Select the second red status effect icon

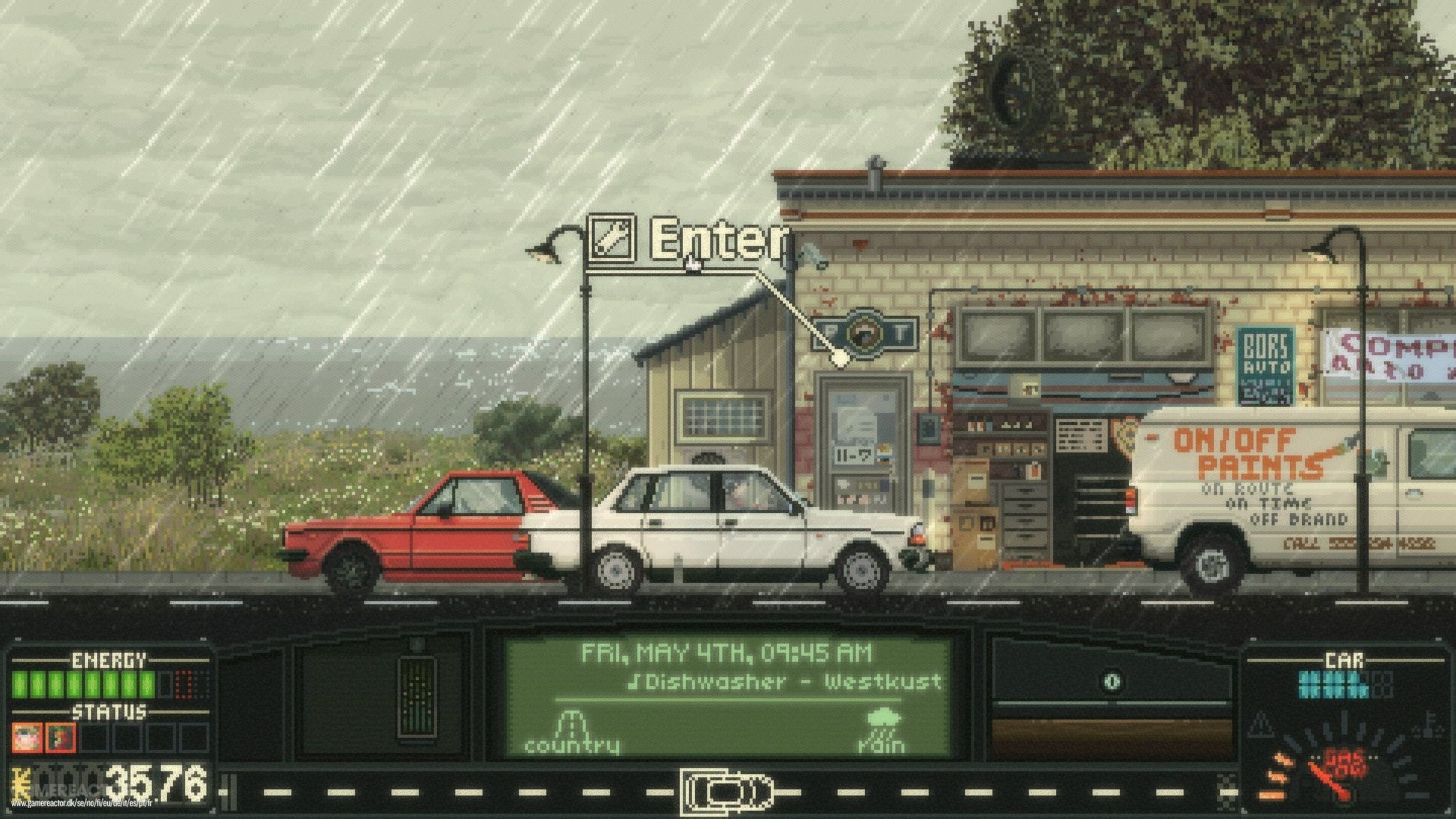(62, 736)
